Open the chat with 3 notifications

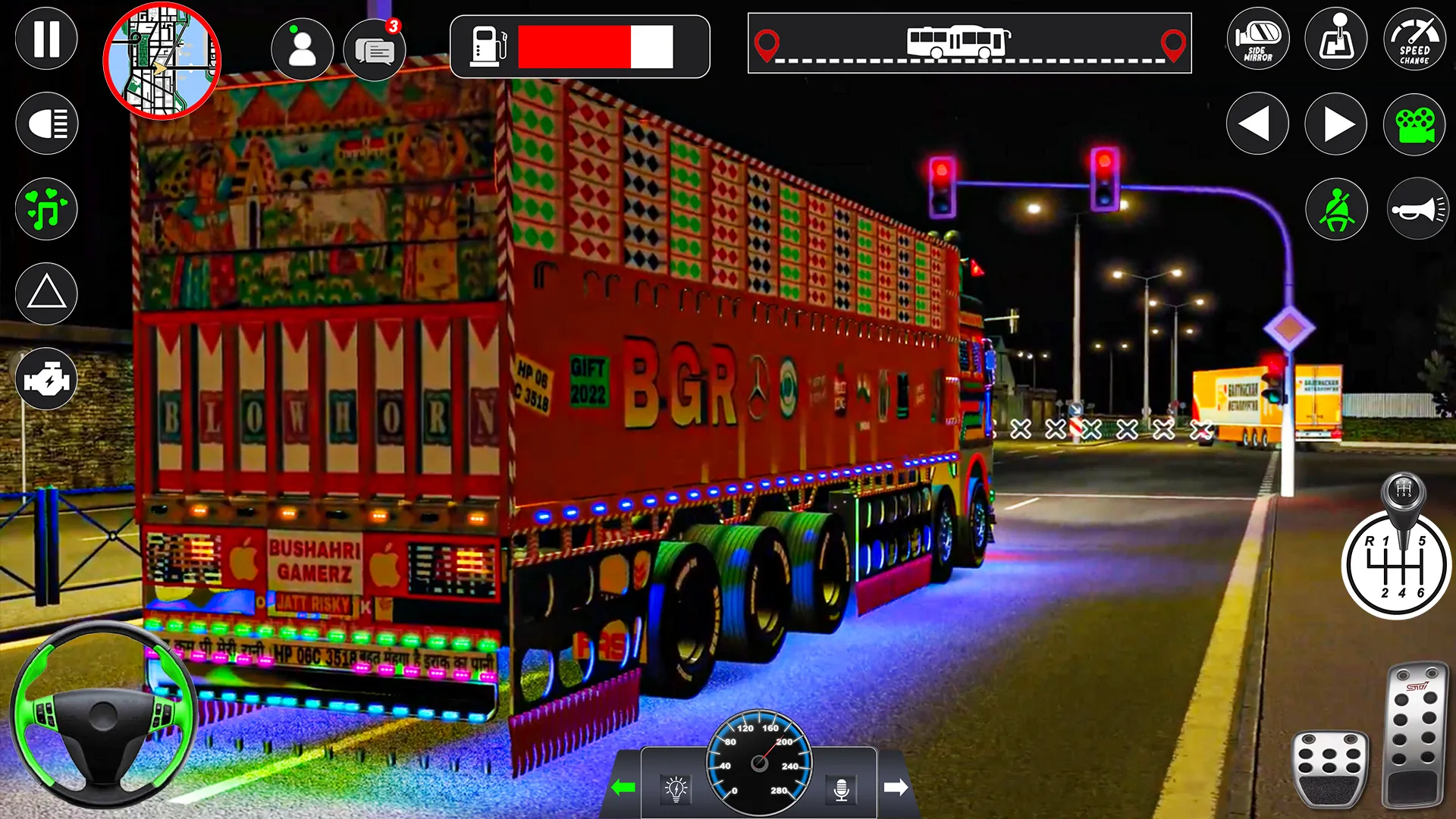[377, 49]
